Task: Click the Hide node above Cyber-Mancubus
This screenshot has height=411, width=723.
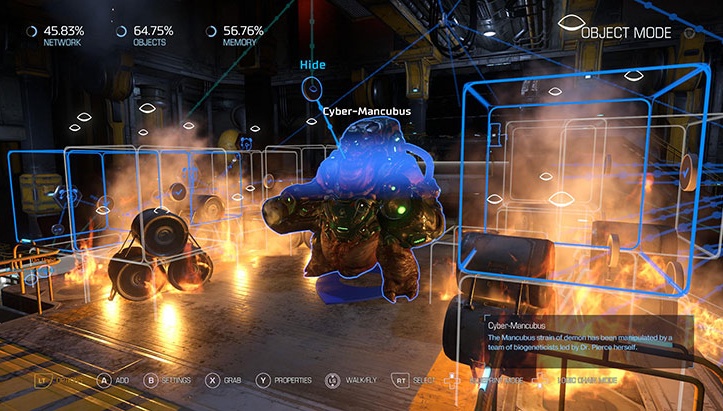Action: pos(312,87)
